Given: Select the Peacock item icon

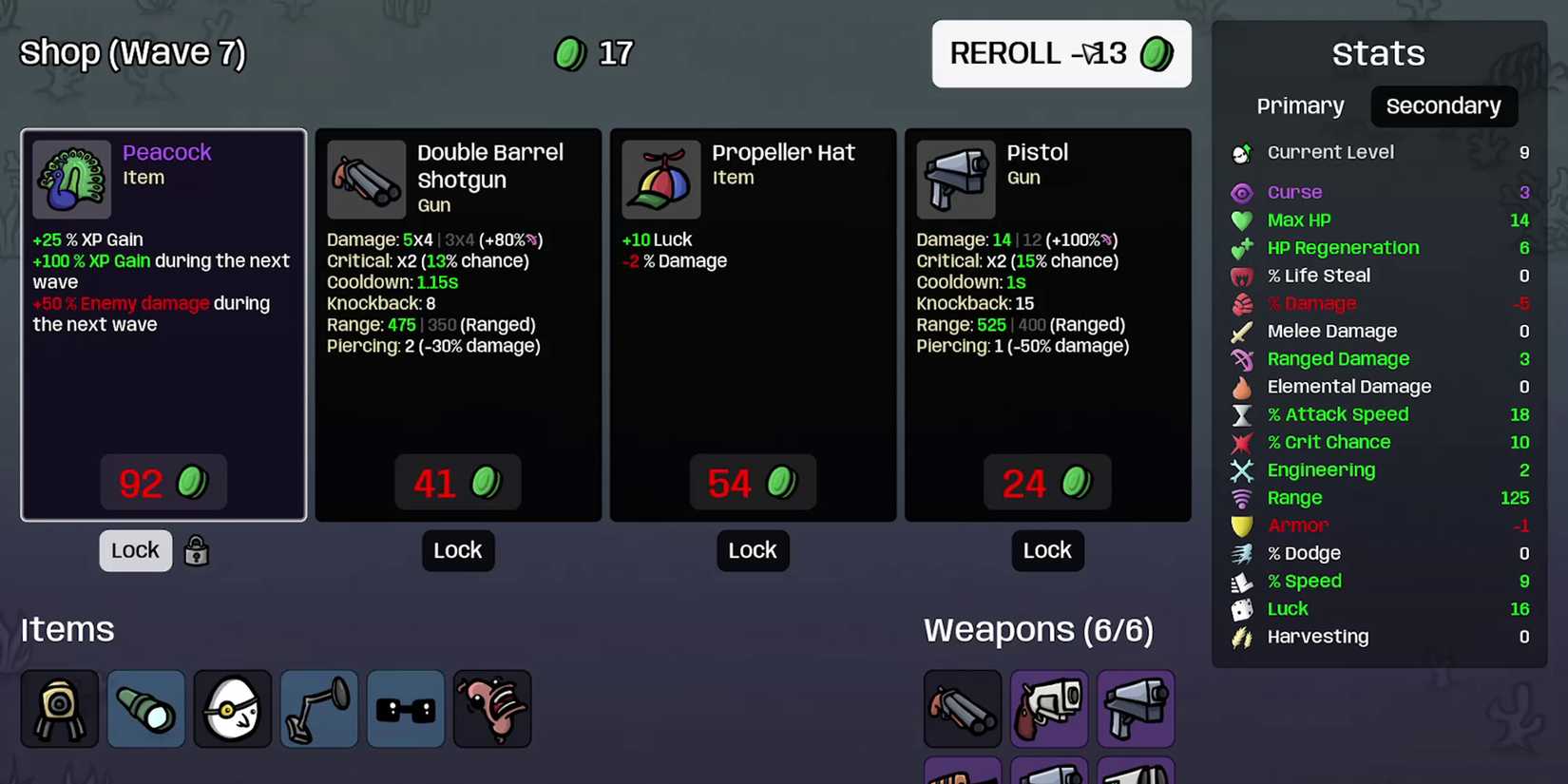Looking at the screenshot, I should pos(70,179).
